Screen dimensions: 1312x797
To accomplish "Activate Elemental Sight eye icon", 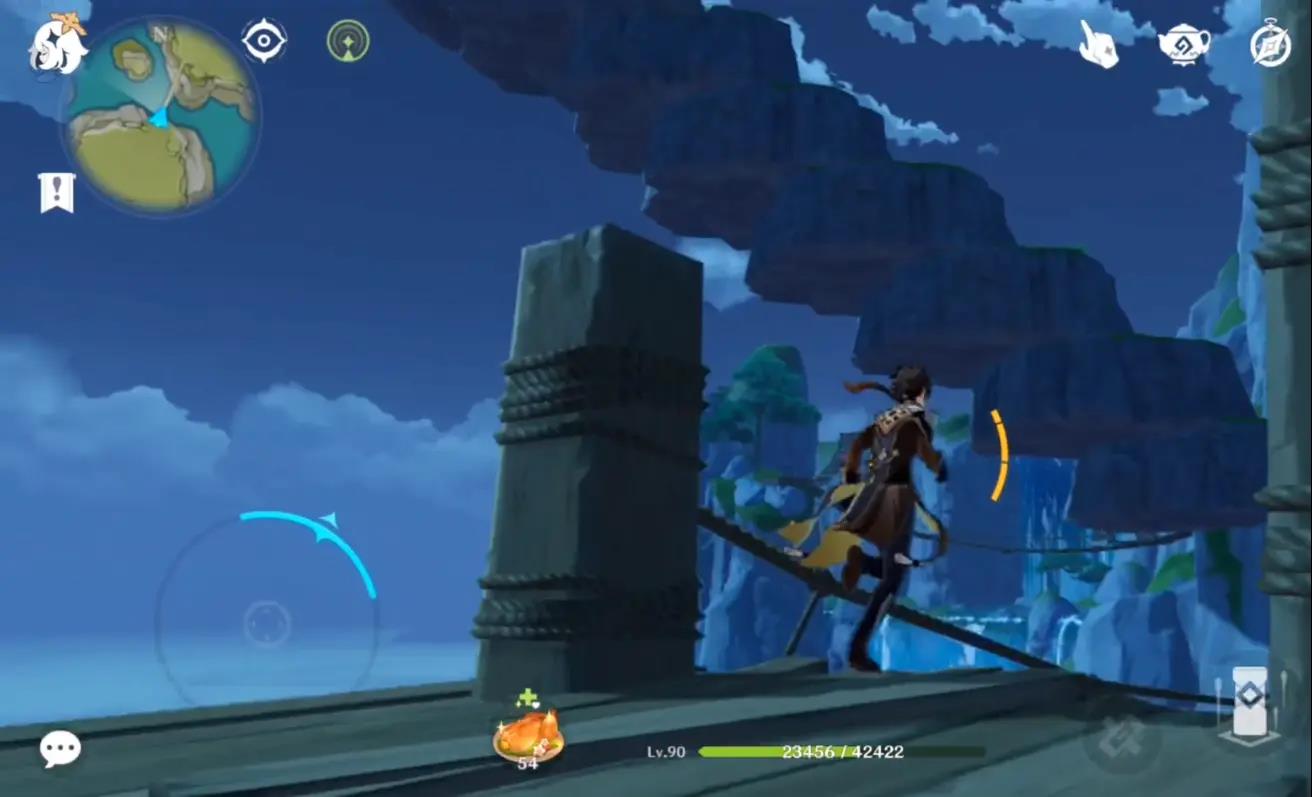I will coord(264,41).
